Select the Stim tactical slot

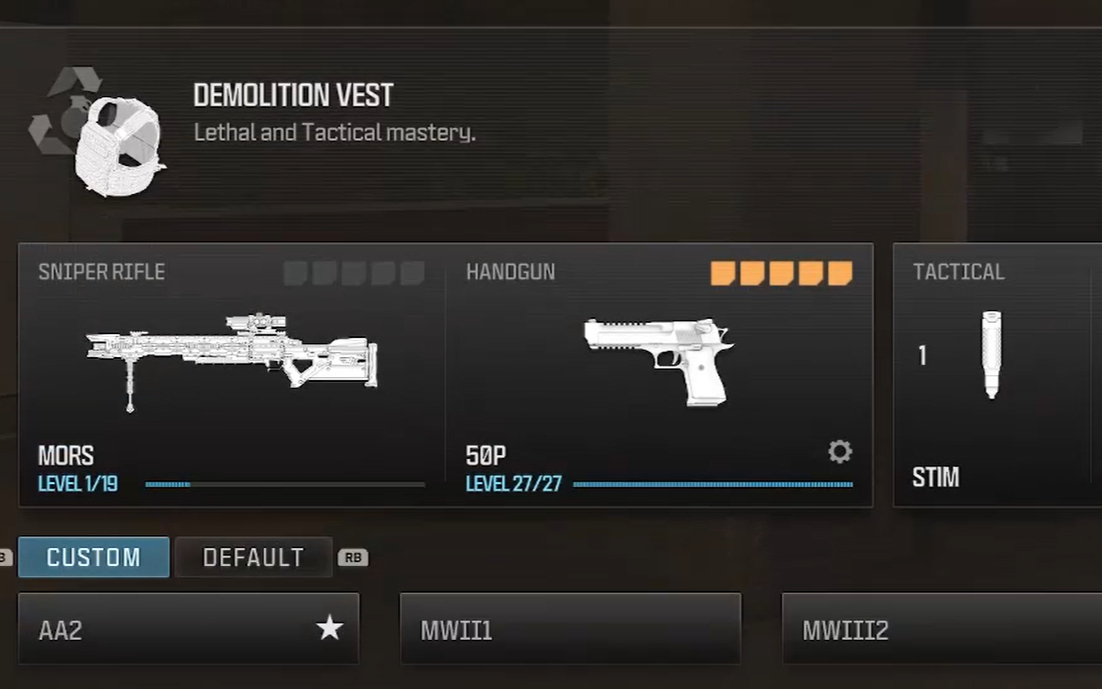(996, 375)
